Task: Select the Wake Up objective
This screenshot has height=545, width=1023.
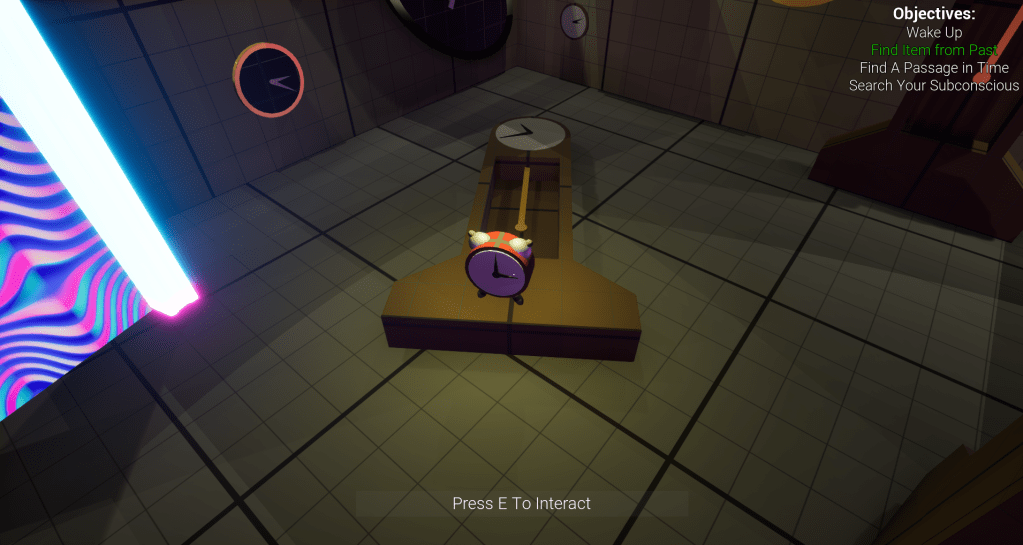Action: (x=934, y=32)
